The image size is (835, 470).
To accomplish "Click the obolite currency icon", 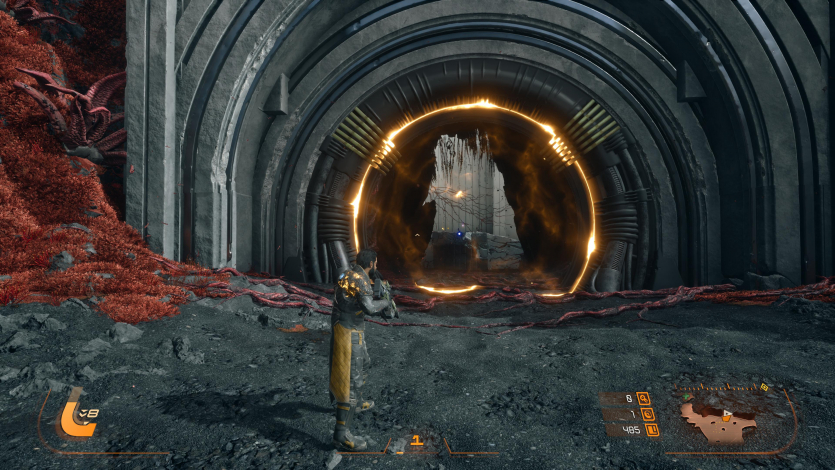I will 651,430.
